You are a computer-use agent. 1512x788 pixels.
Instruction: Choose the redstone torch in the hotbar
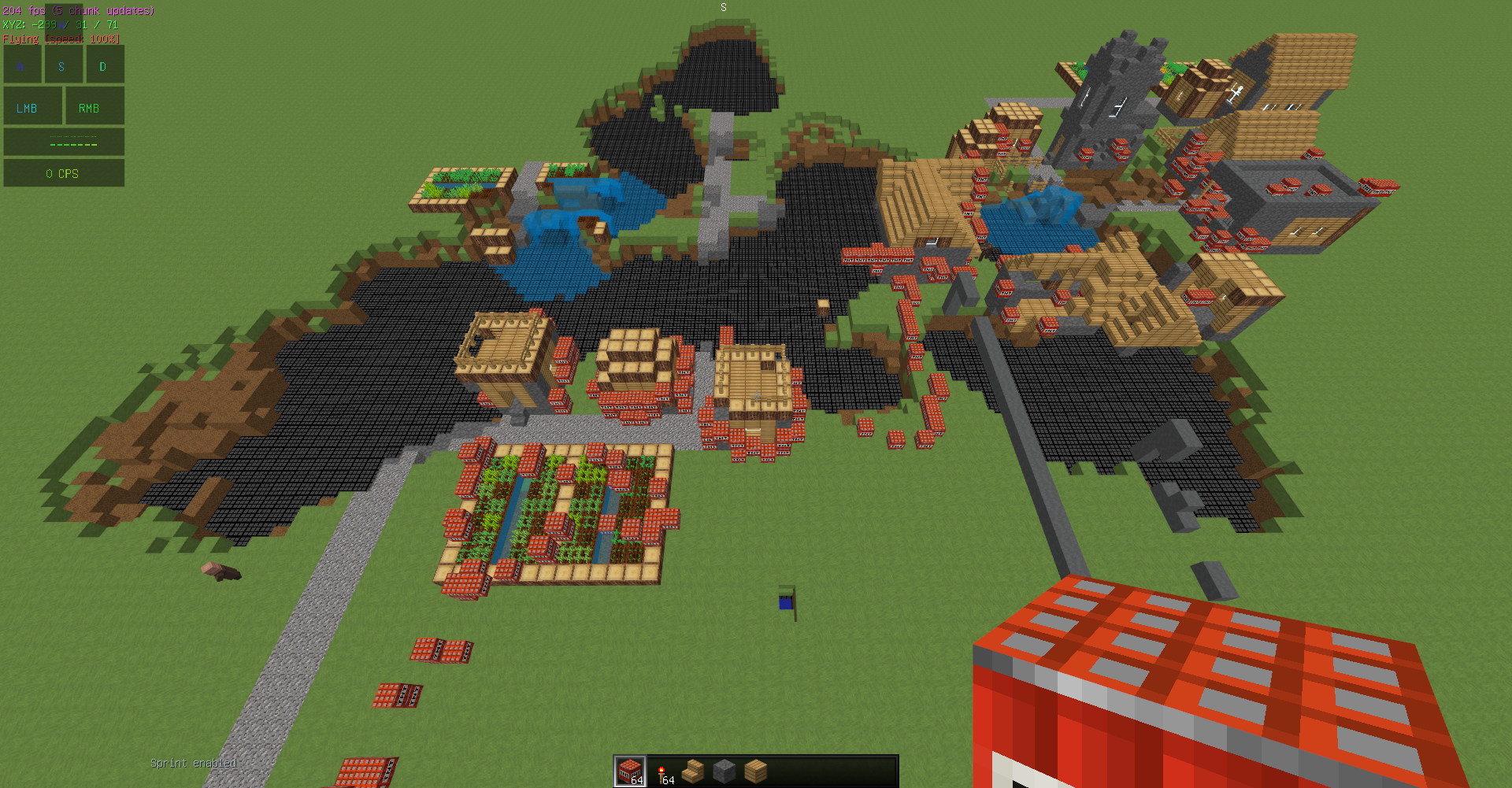pos(662,772)
